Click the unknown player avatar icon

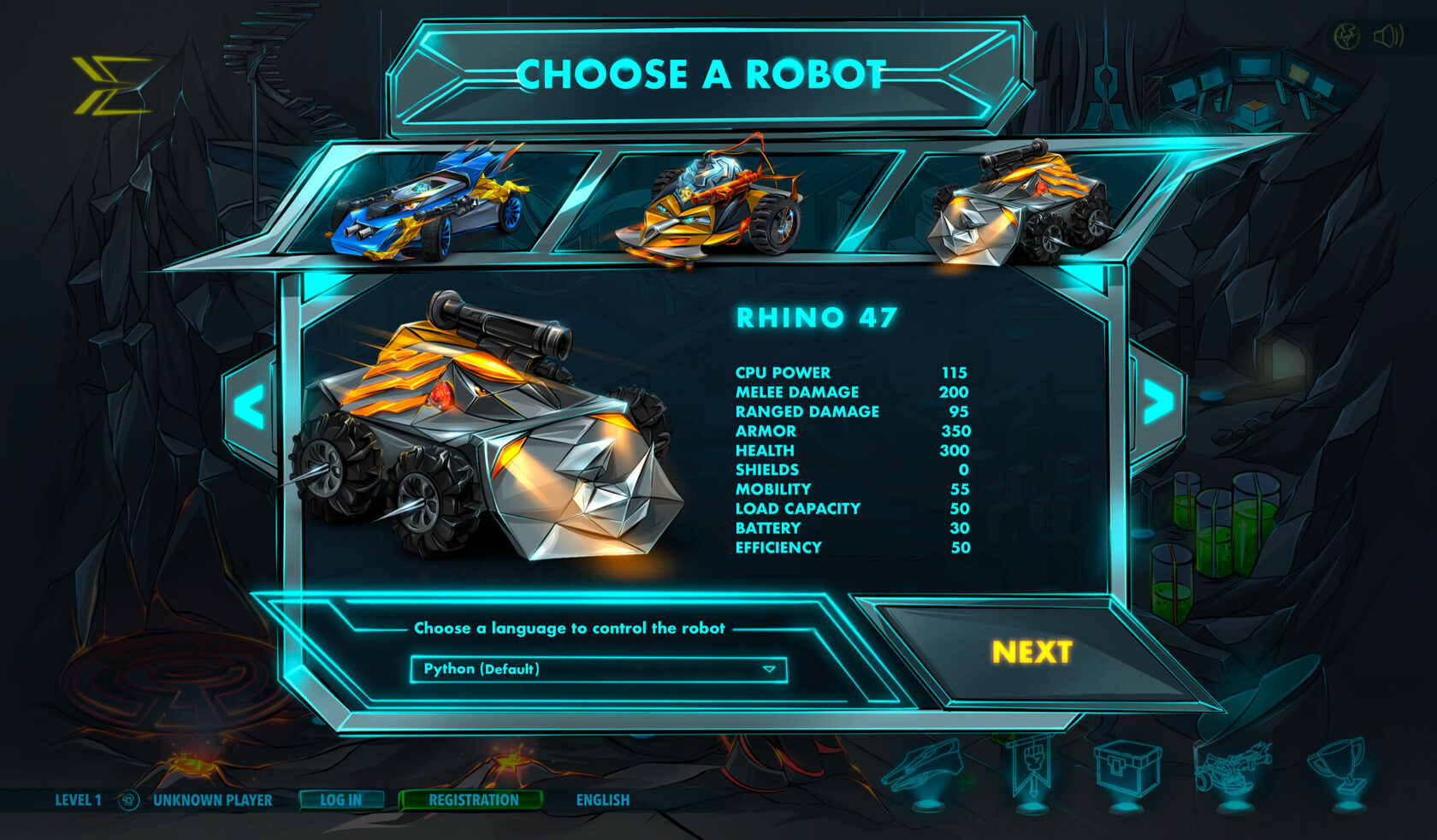(129, 800)
